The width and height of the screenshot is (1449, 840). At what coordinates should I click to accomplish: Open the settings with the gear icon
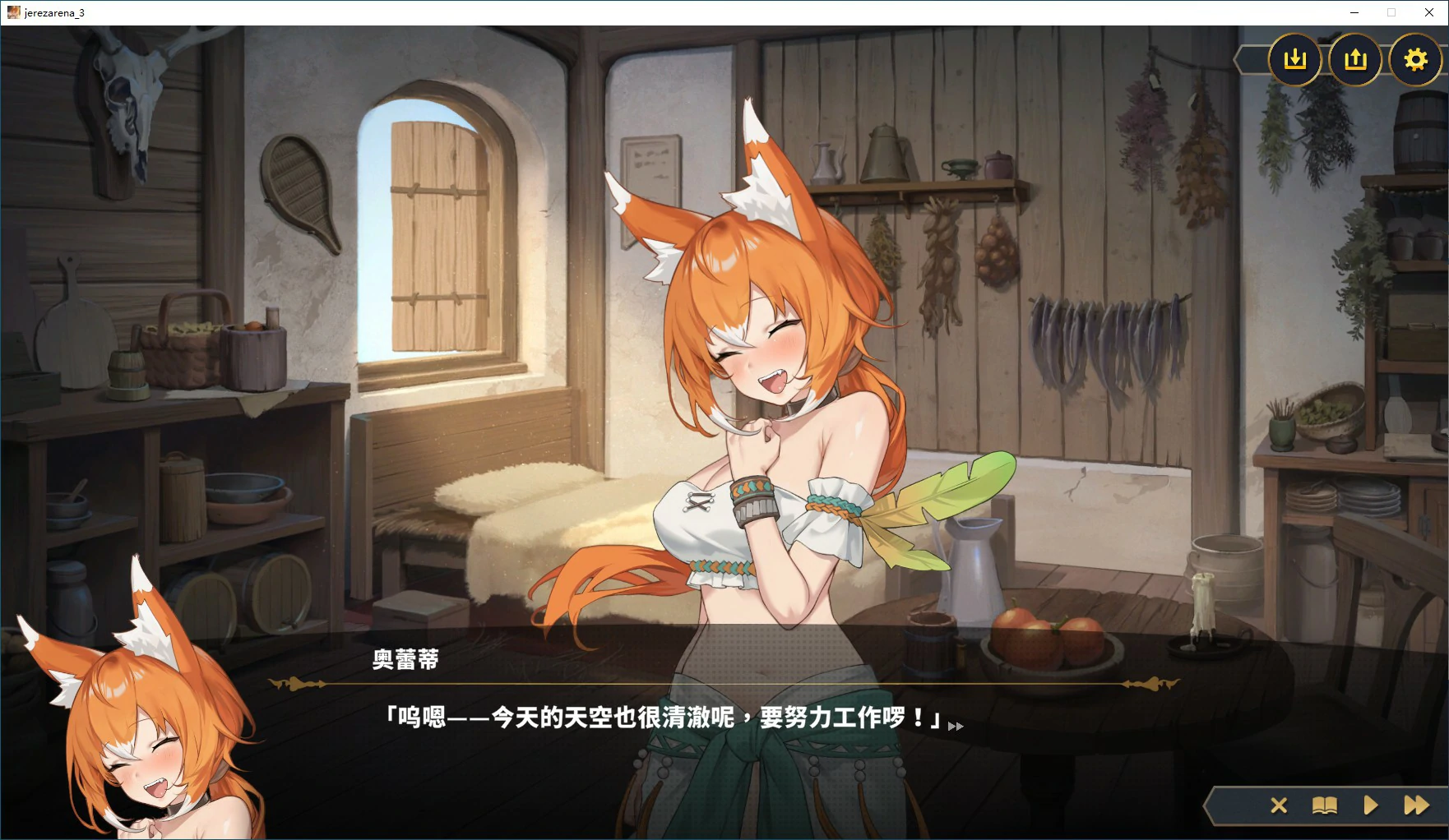[1414, 59]
